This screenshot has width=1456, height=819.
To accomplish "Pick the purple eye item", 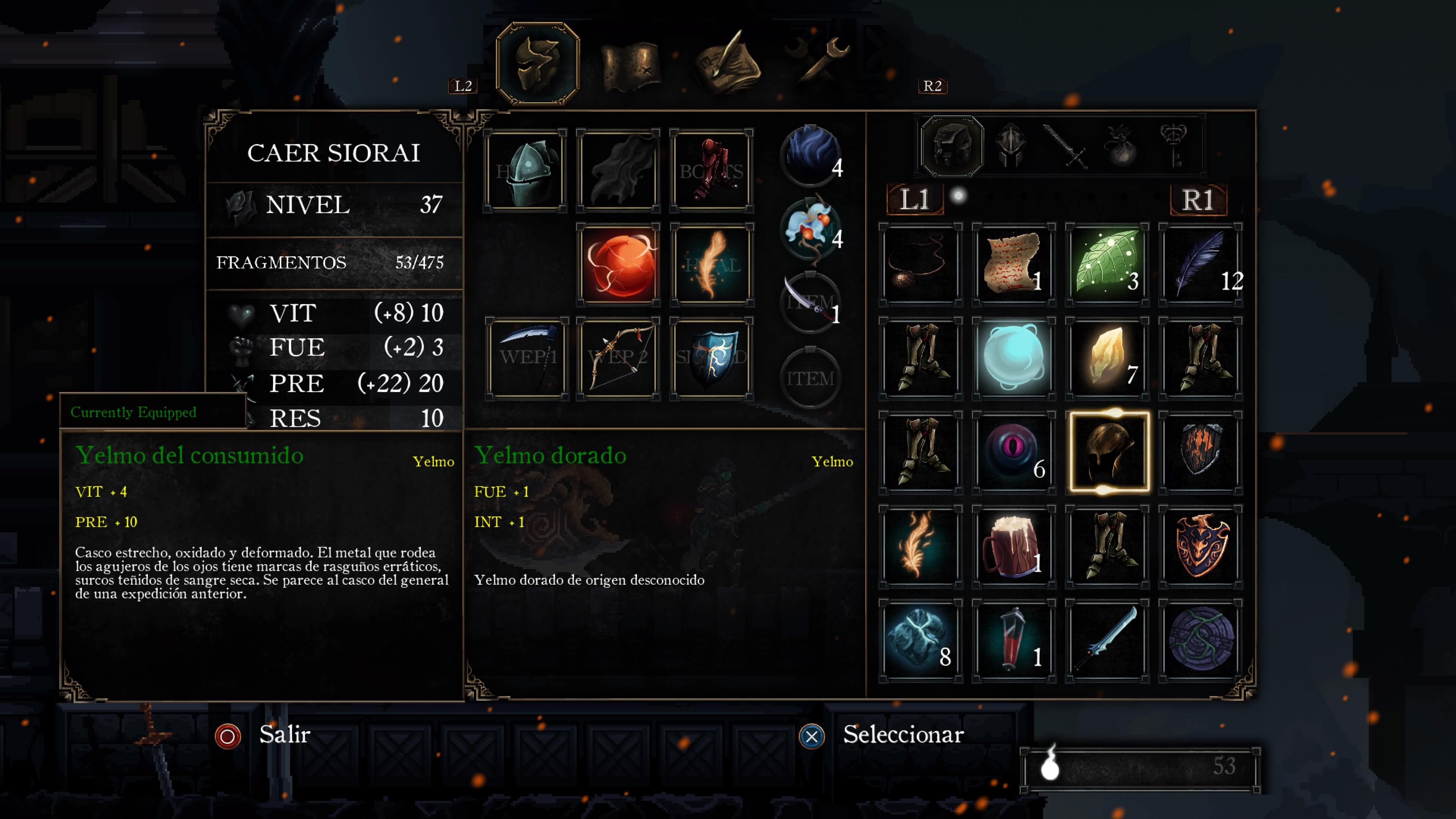I will tap(1014, 452).
